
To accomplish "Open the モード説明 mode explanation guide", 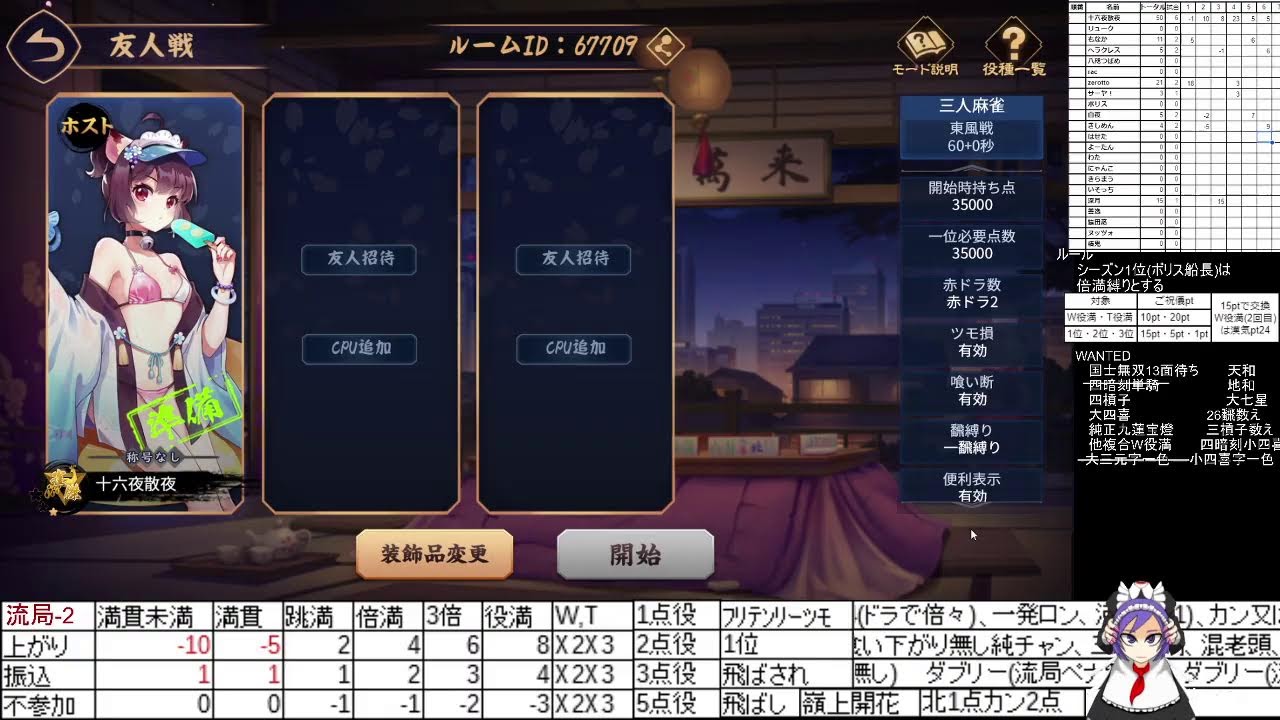I will click(x=925, y=45).
